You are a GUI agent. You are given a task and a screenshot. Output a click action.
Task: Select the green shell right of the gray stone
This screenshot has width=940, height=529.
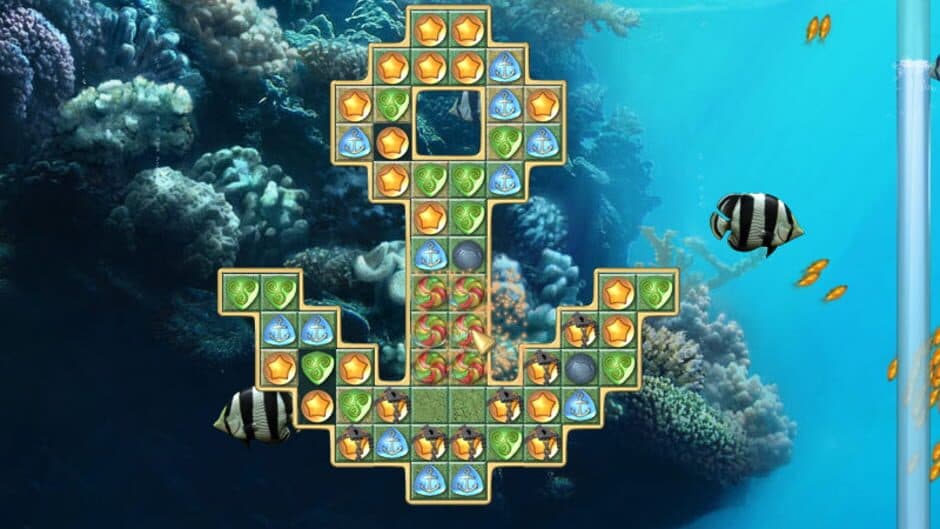coord(618,367)
